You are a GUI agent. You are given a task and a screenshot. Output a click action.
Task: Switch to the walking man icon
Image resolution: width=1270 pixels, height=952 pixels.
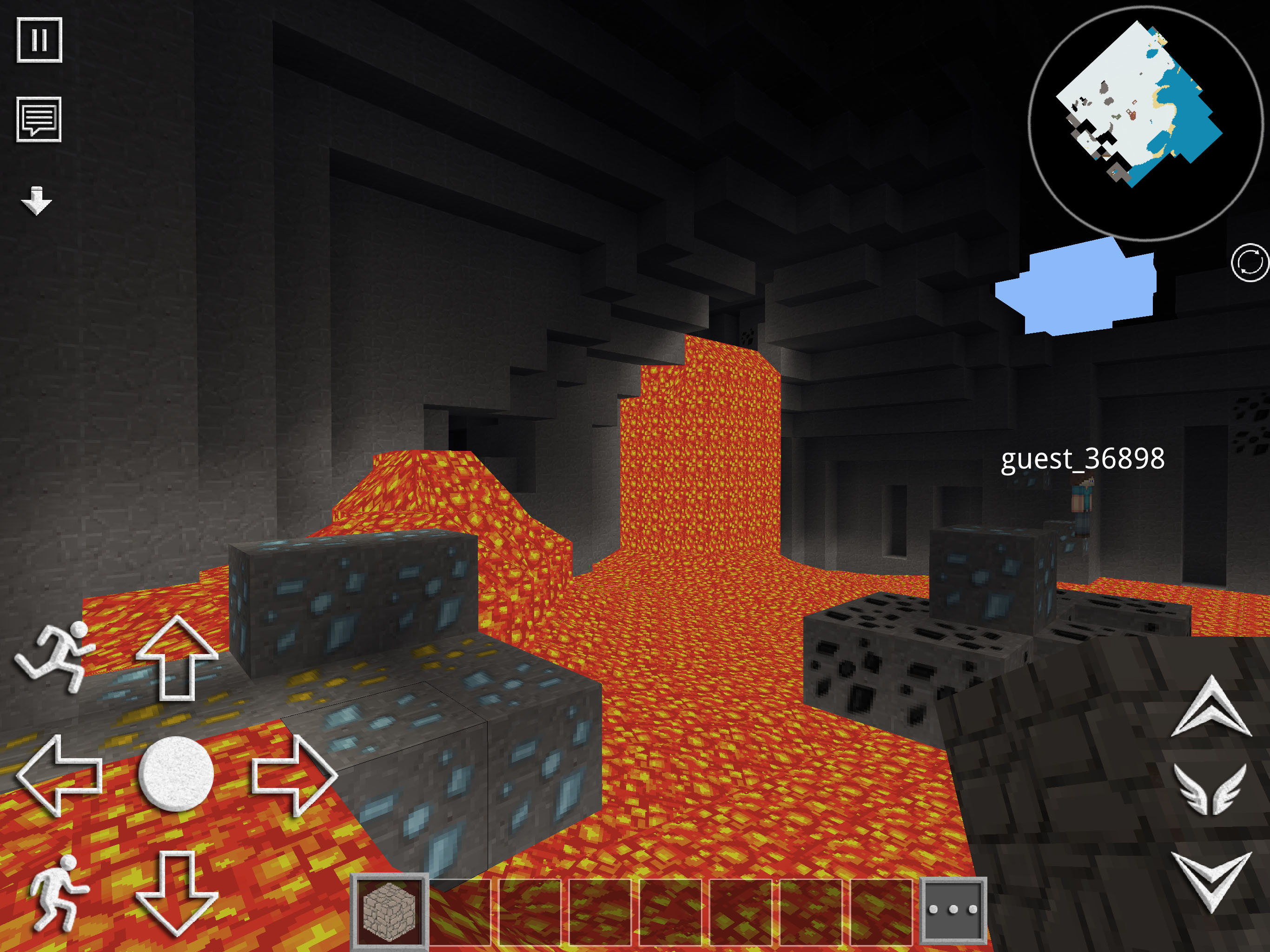(58, 892)
